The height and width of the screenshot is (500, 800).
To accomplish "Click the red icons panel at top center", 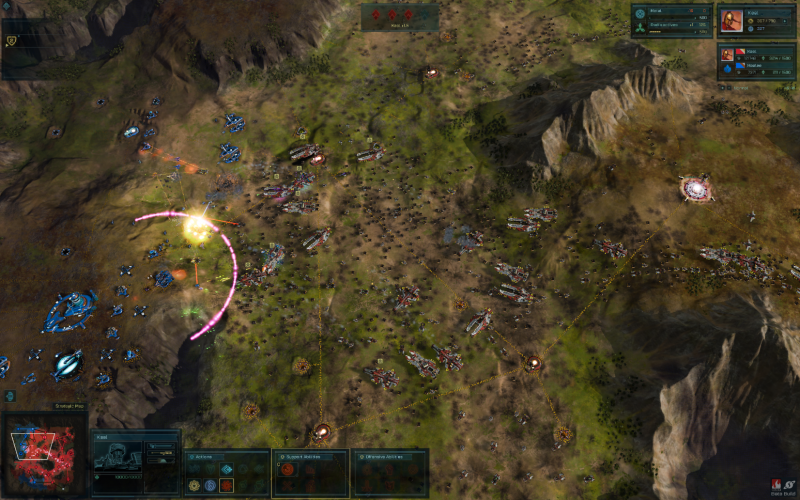I will tap(400, 16).
